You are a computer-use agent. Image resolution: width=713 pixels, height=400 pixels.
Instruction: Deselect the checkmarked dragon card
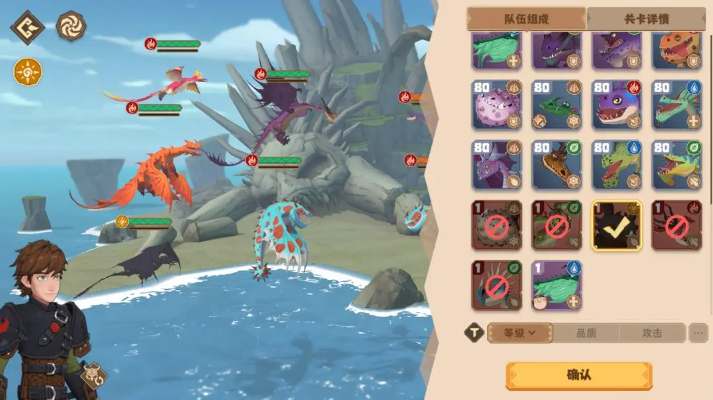click(617, 225)
